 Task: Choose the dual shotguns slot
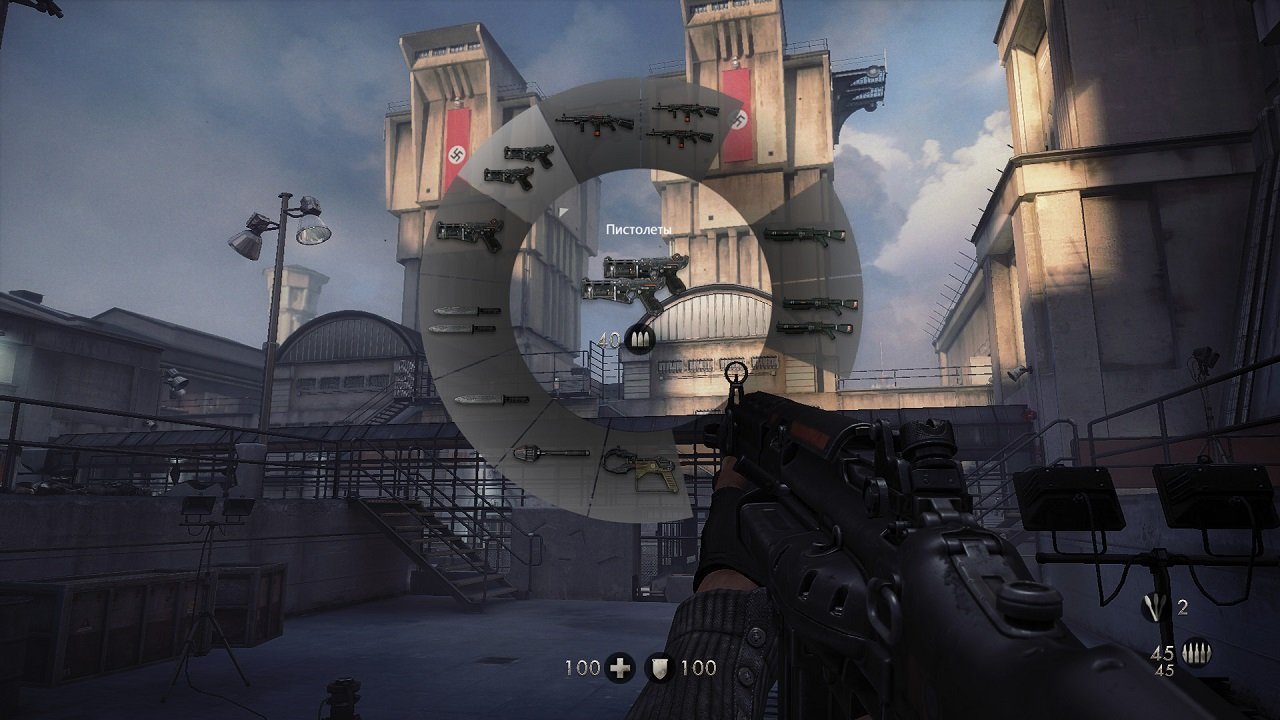817,316
